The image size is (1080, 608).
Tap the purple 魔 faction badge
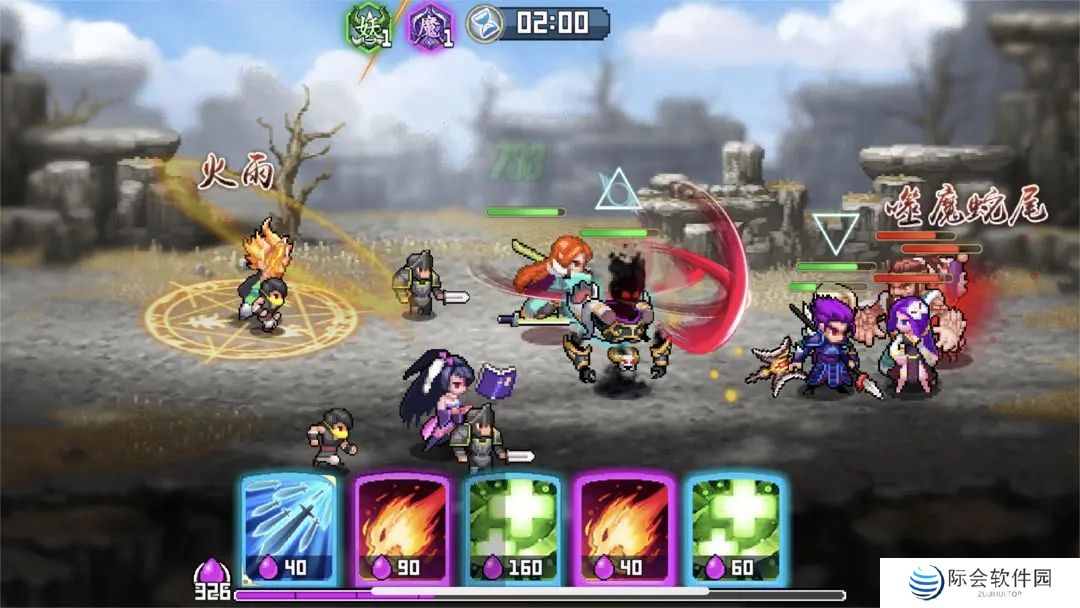pyautogui.click(x=431, y=24)
